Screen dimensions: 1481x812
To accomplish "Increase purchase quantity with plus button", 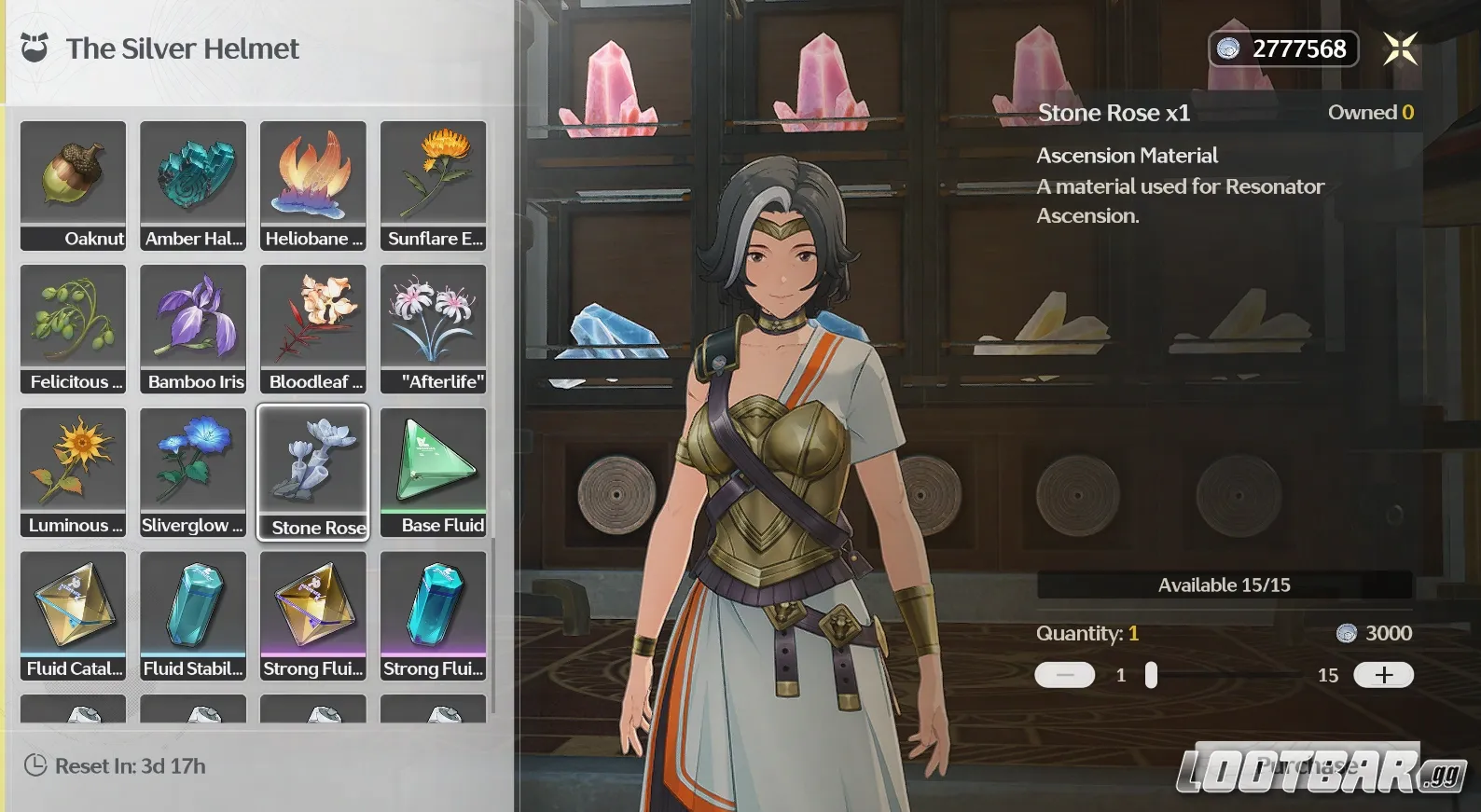I will tap(1383, 675).
